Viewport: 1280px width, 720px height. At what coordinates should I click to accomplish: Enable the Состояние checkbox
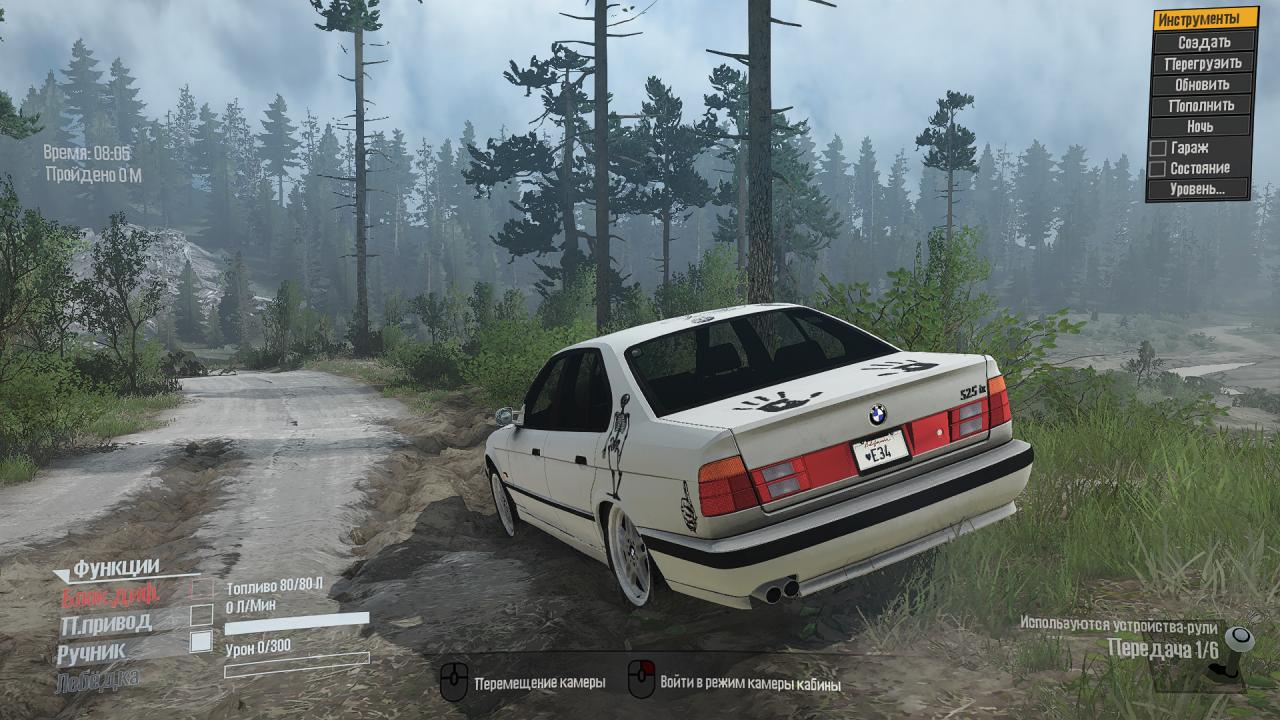point(1157,169)
